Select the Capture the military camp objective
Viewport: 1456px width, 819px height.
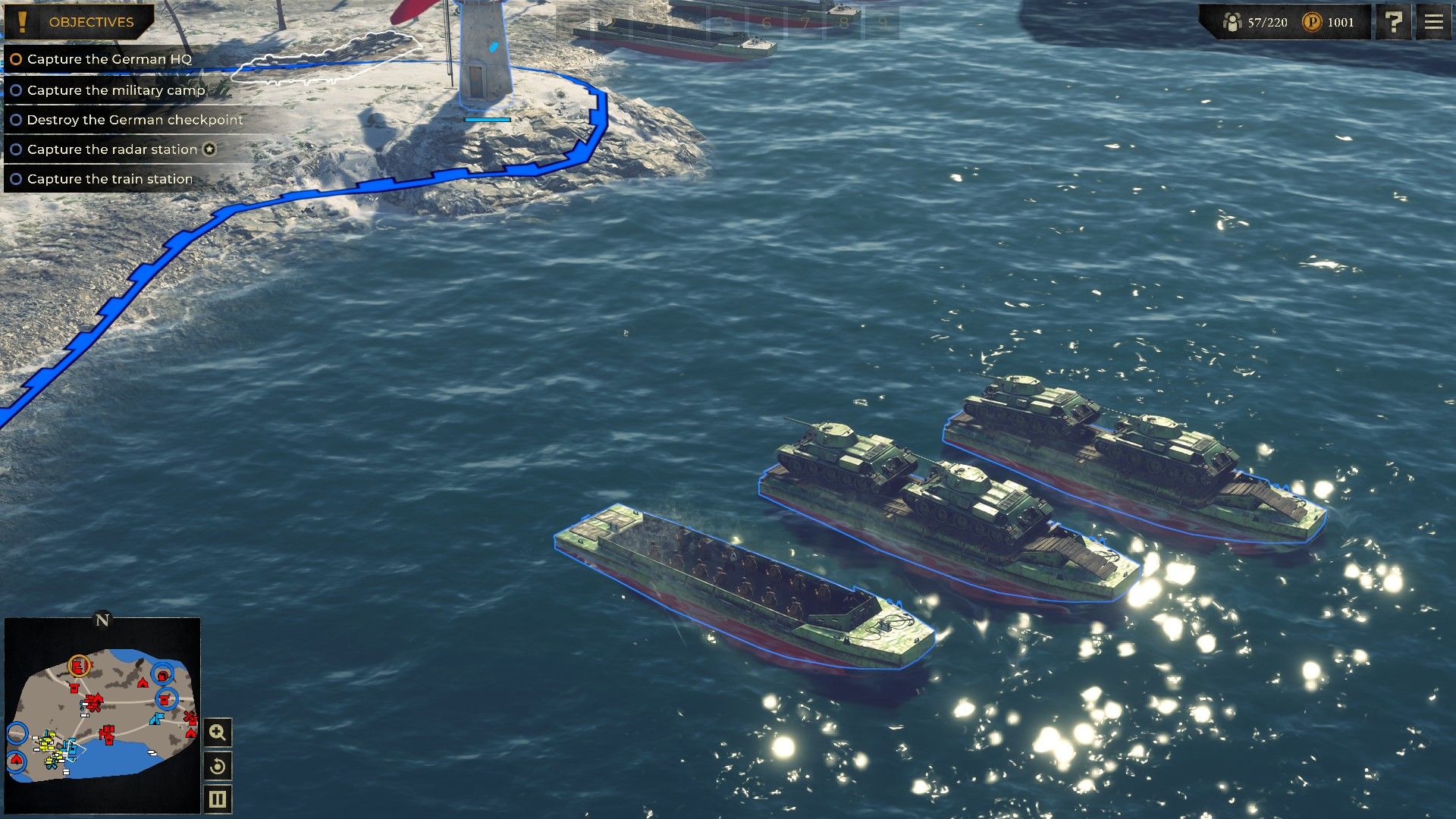[115, 90]
